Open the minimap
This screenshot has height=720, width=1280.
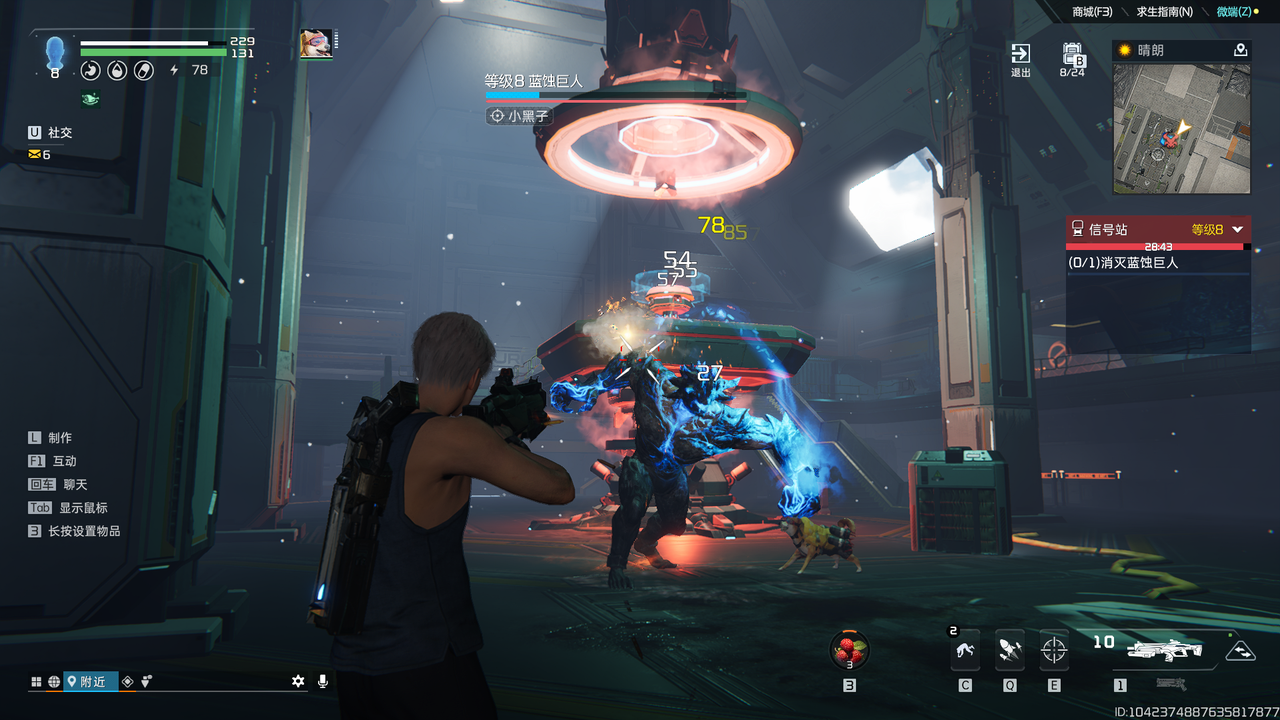(x=1181, y=128)
